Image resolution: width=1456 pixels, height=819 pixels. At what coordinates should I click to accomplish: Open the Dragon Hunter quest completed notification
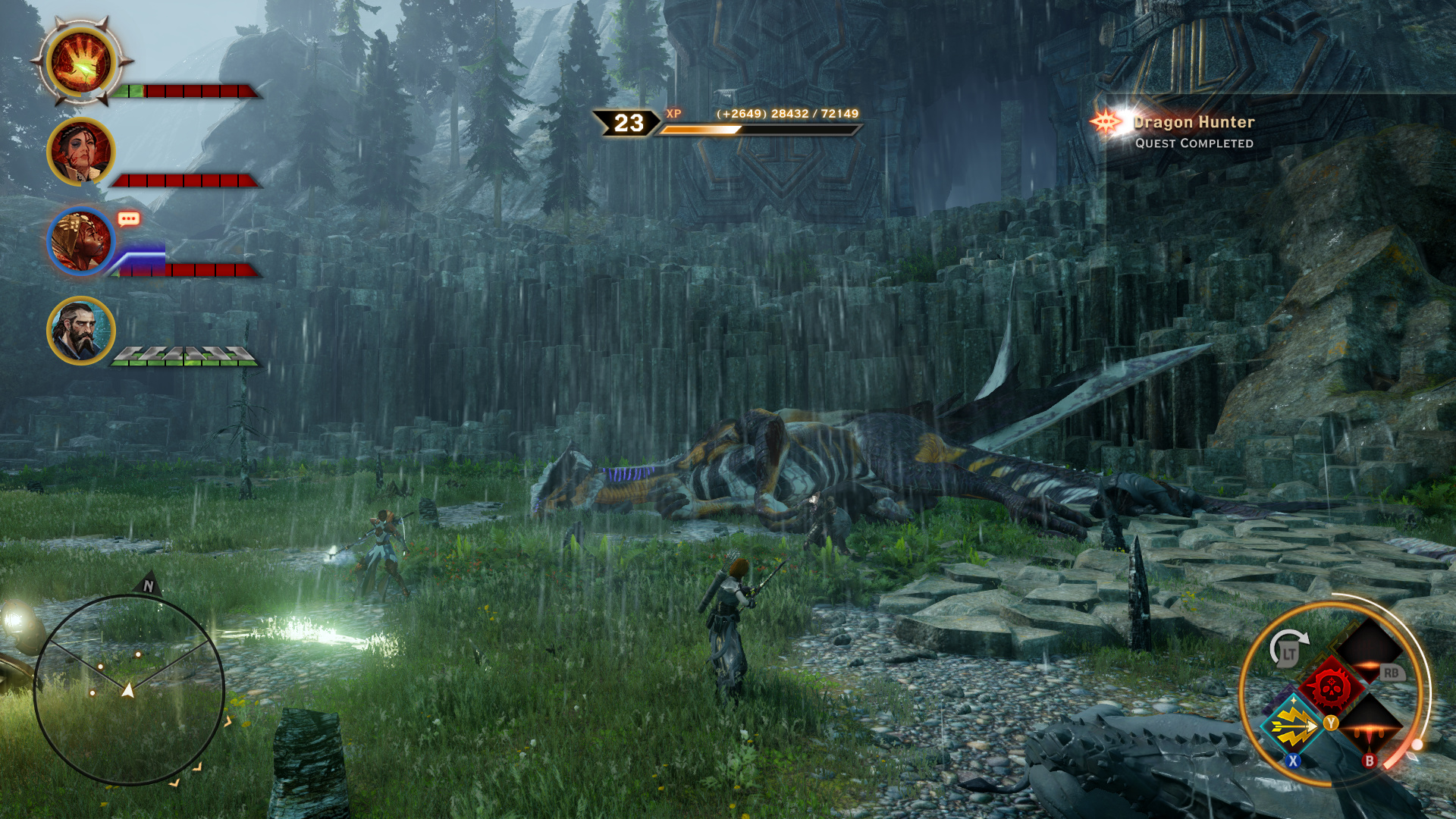click(x=1193, y=131)
